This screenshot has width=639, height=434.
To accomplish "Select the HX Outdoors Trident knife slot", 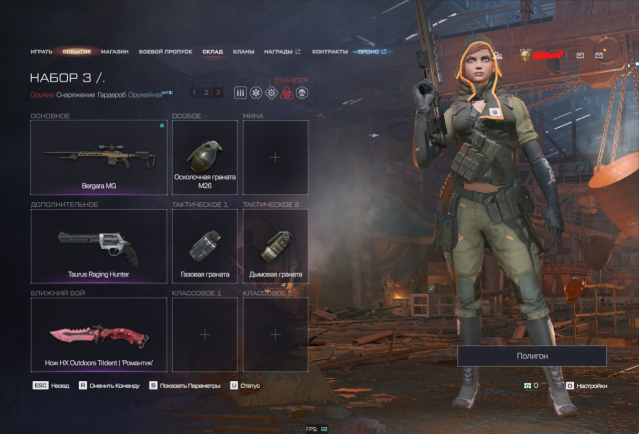I will tap(98, 333).
